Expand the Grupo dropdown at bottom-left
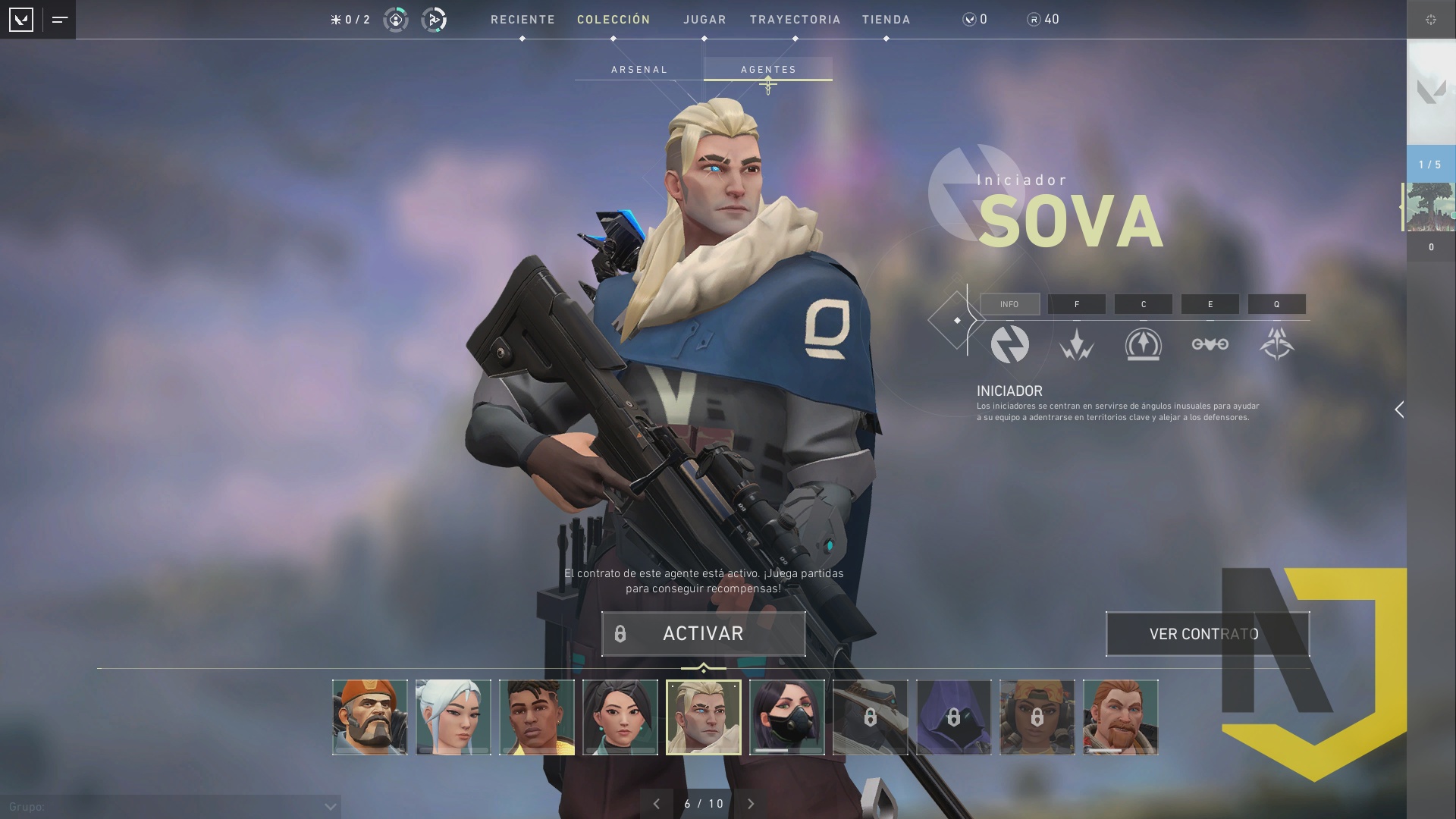This screenshot has height=819, width=1456. (x=329, y=806)
